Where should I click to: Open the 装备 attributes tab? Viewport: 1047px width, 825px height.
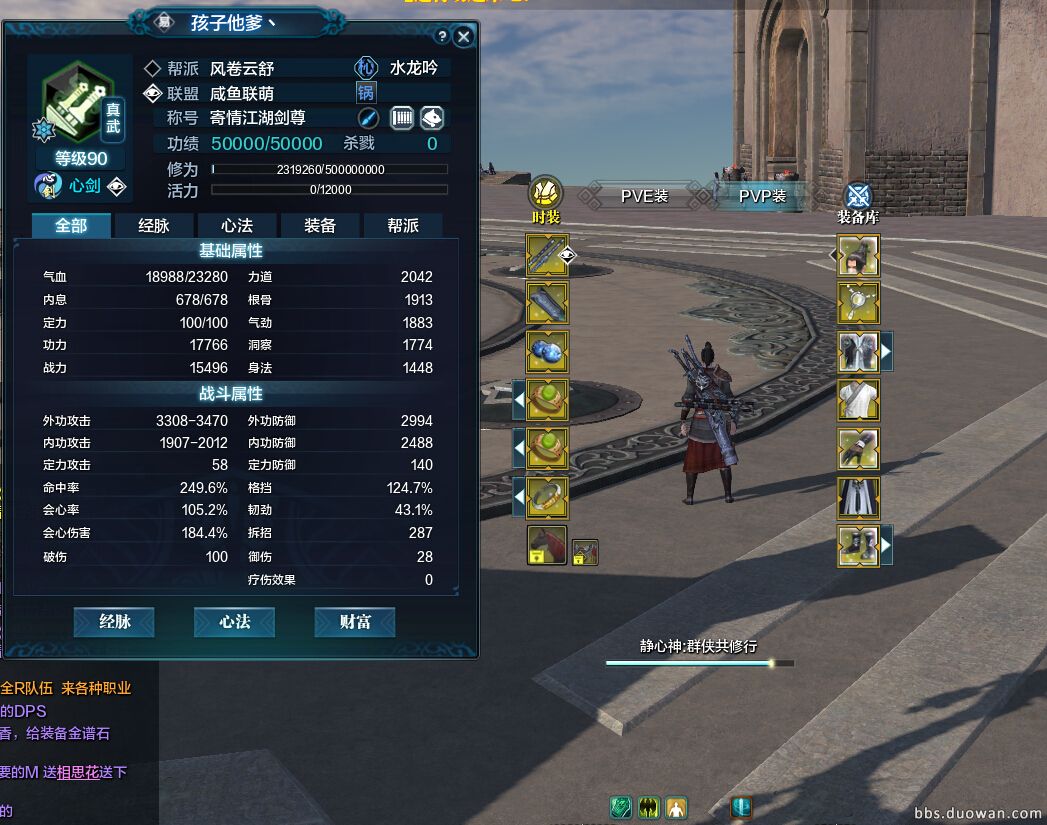pyautogui.click(x=319, y=226)
